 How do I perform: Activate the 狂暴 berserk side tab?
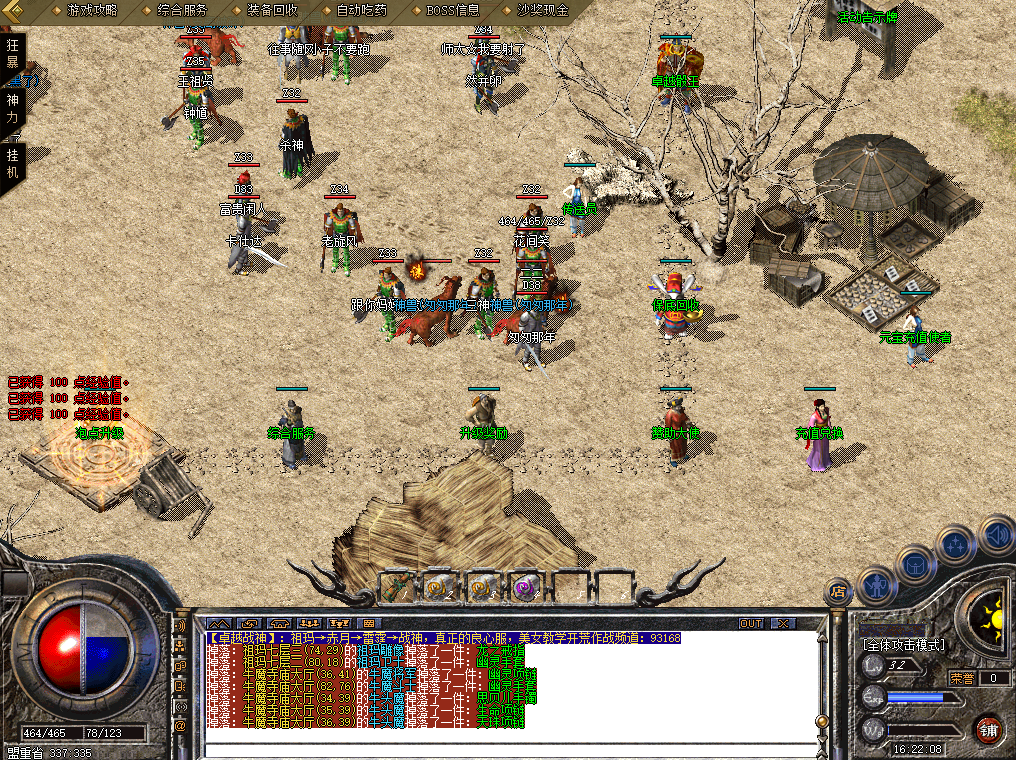(13, 53)
